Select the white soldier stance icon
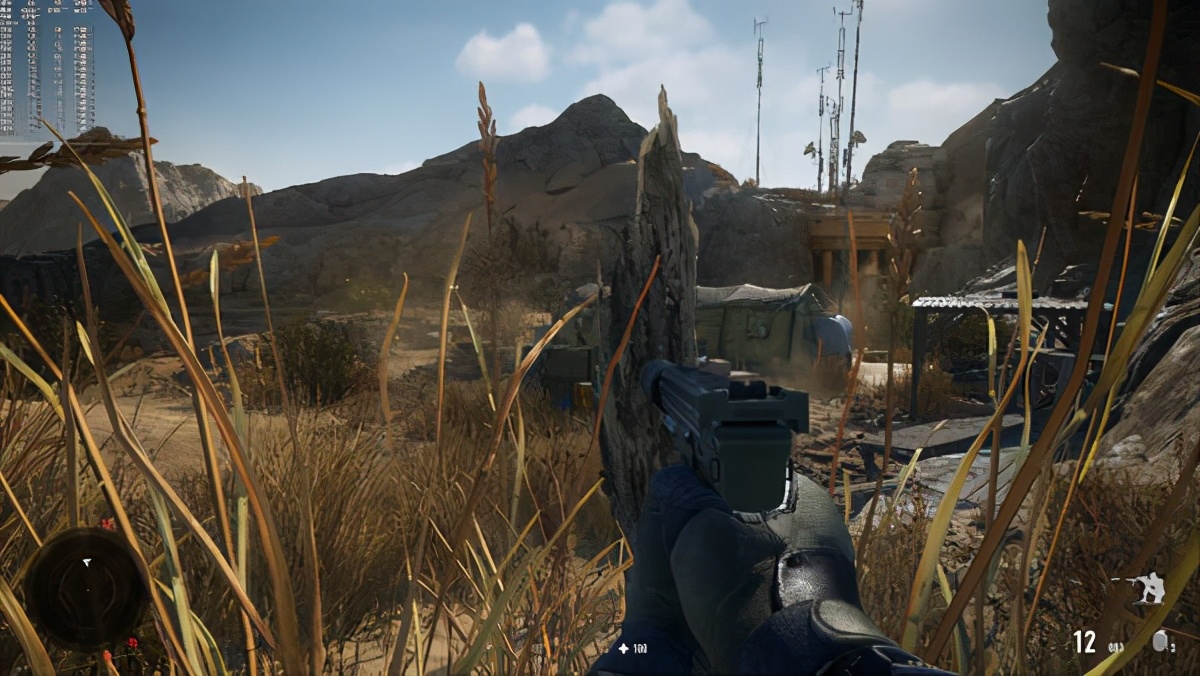 1145,588
